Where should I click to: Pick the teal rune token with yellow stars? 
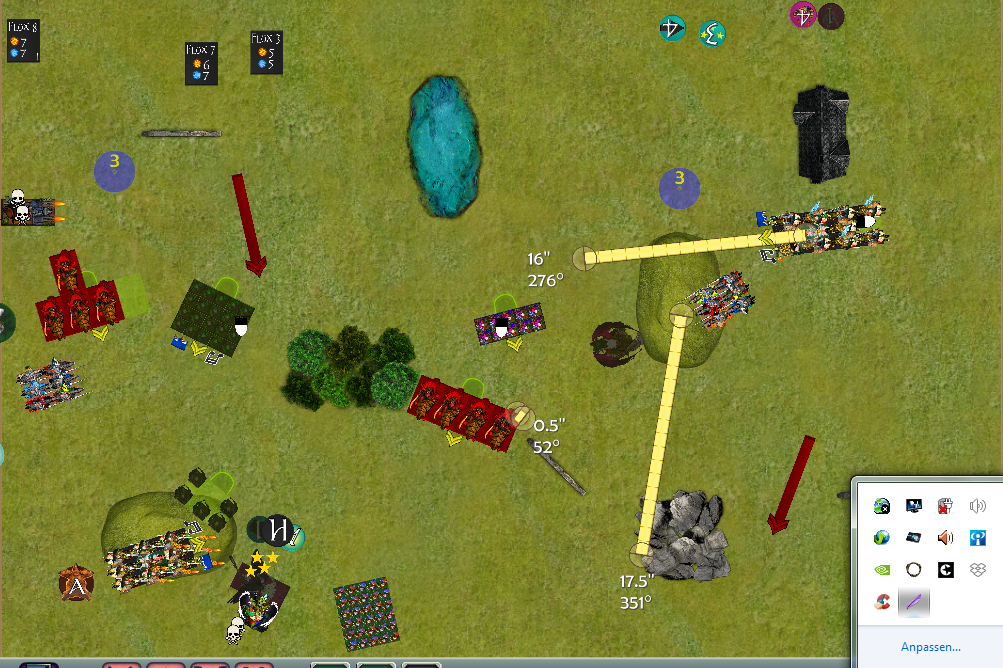coord(712,33)
